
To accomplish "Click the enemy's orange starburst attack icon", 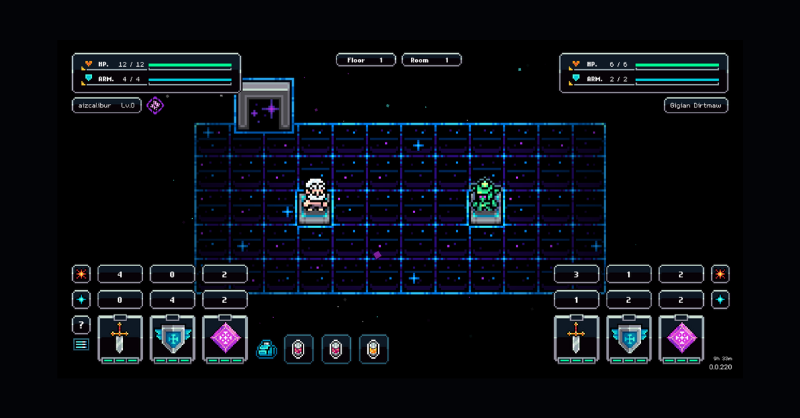I will [x=720, y=274].
